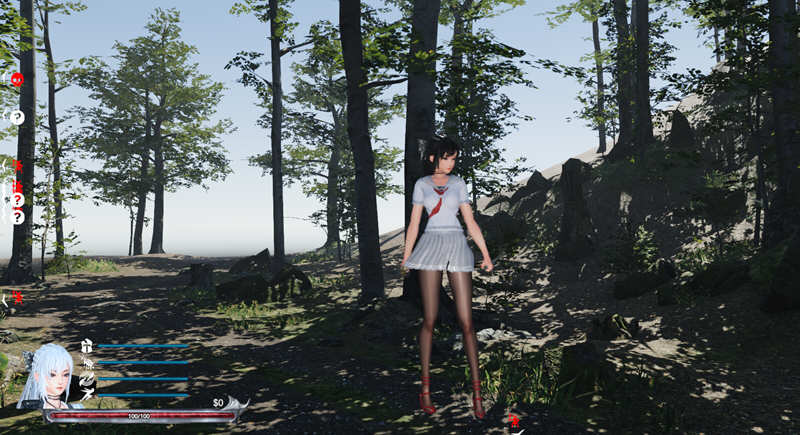The width and height of the screenshot is (800, 435).
Task: Select the lightning bolt stat icon
Action: (87, 395)
